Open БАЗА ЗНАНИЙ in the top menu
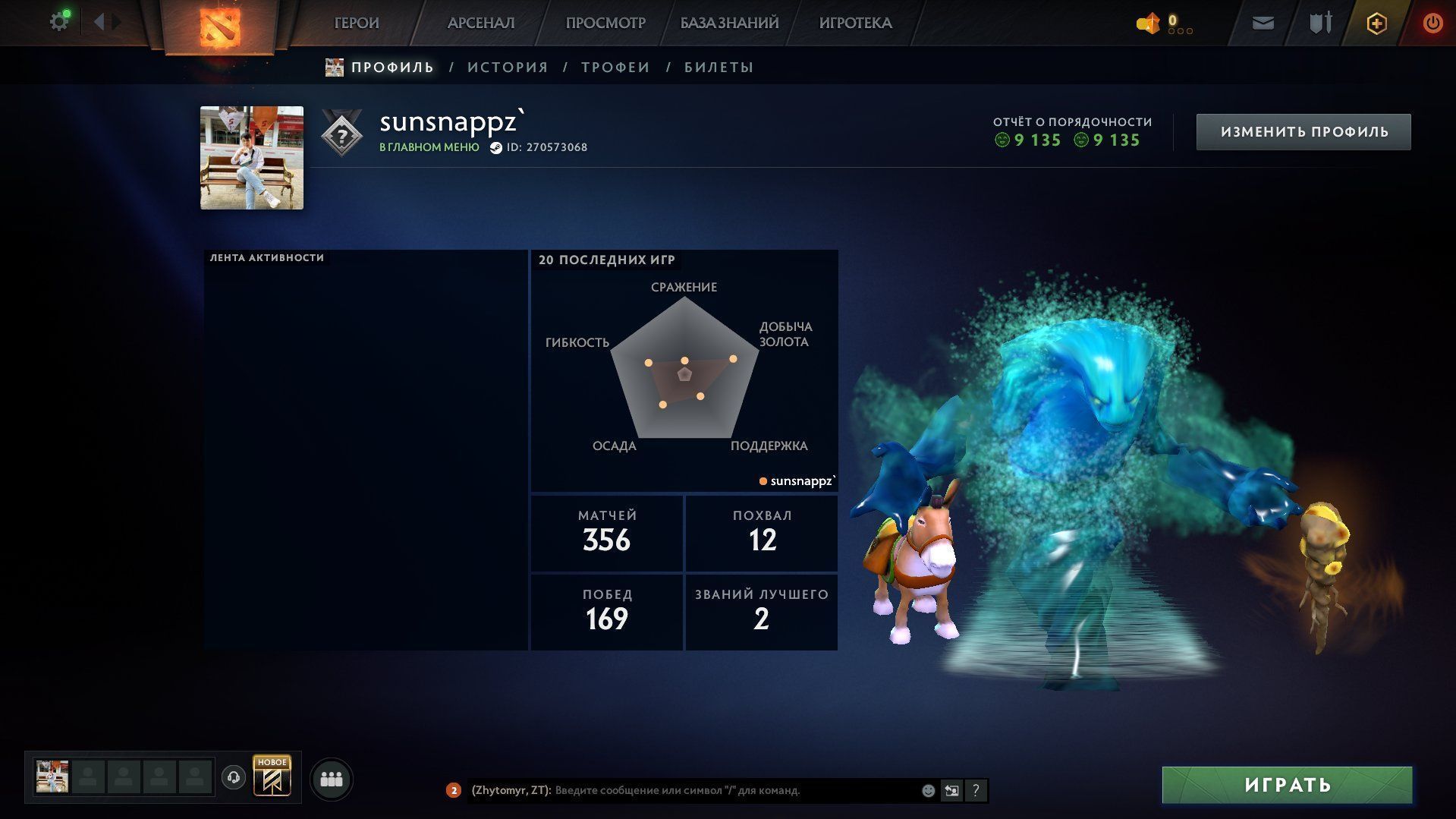The image size is (1456, 819). point(729,23)
